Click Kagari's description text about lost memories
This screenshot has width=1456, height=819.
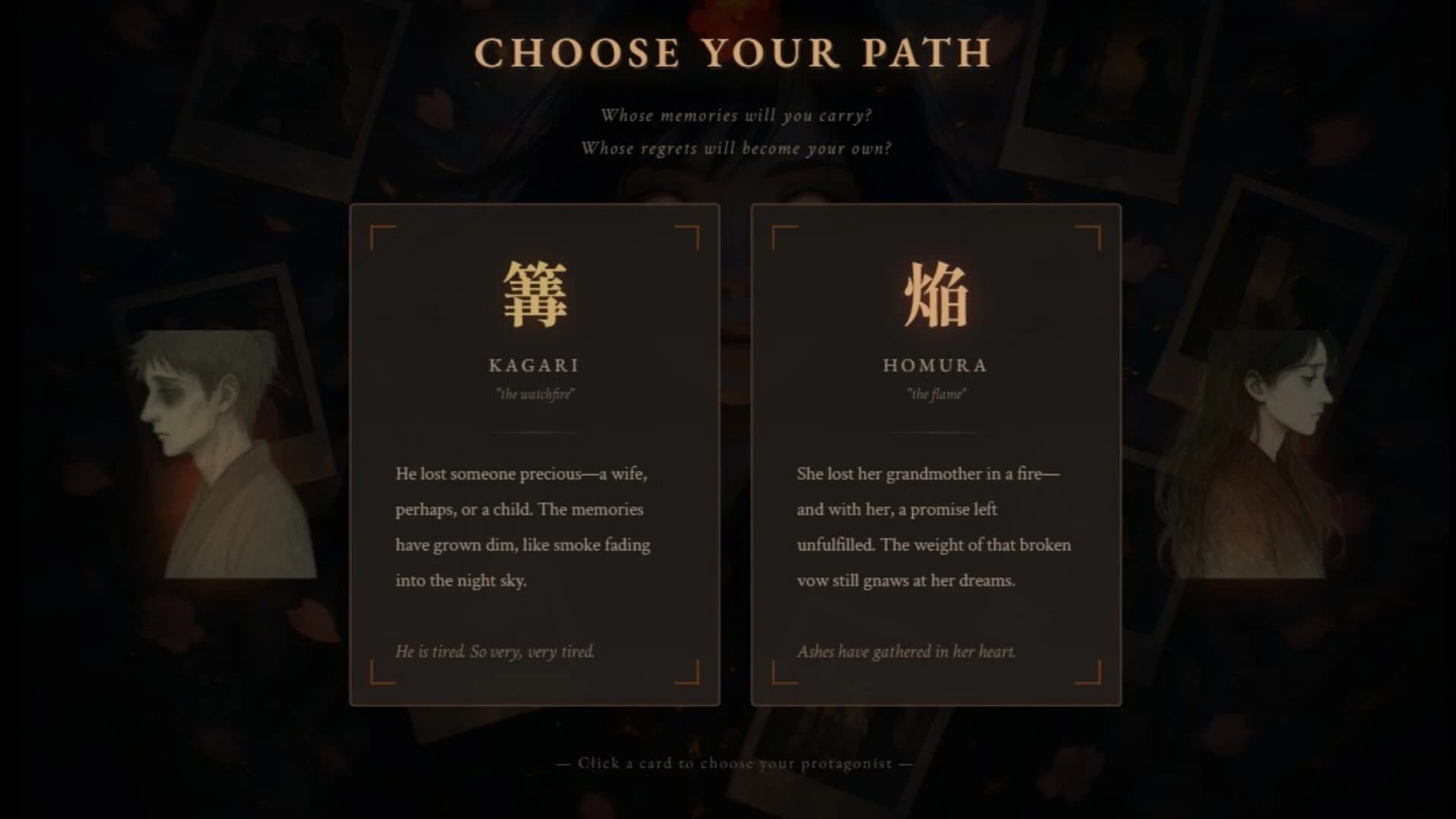(523, 527)
